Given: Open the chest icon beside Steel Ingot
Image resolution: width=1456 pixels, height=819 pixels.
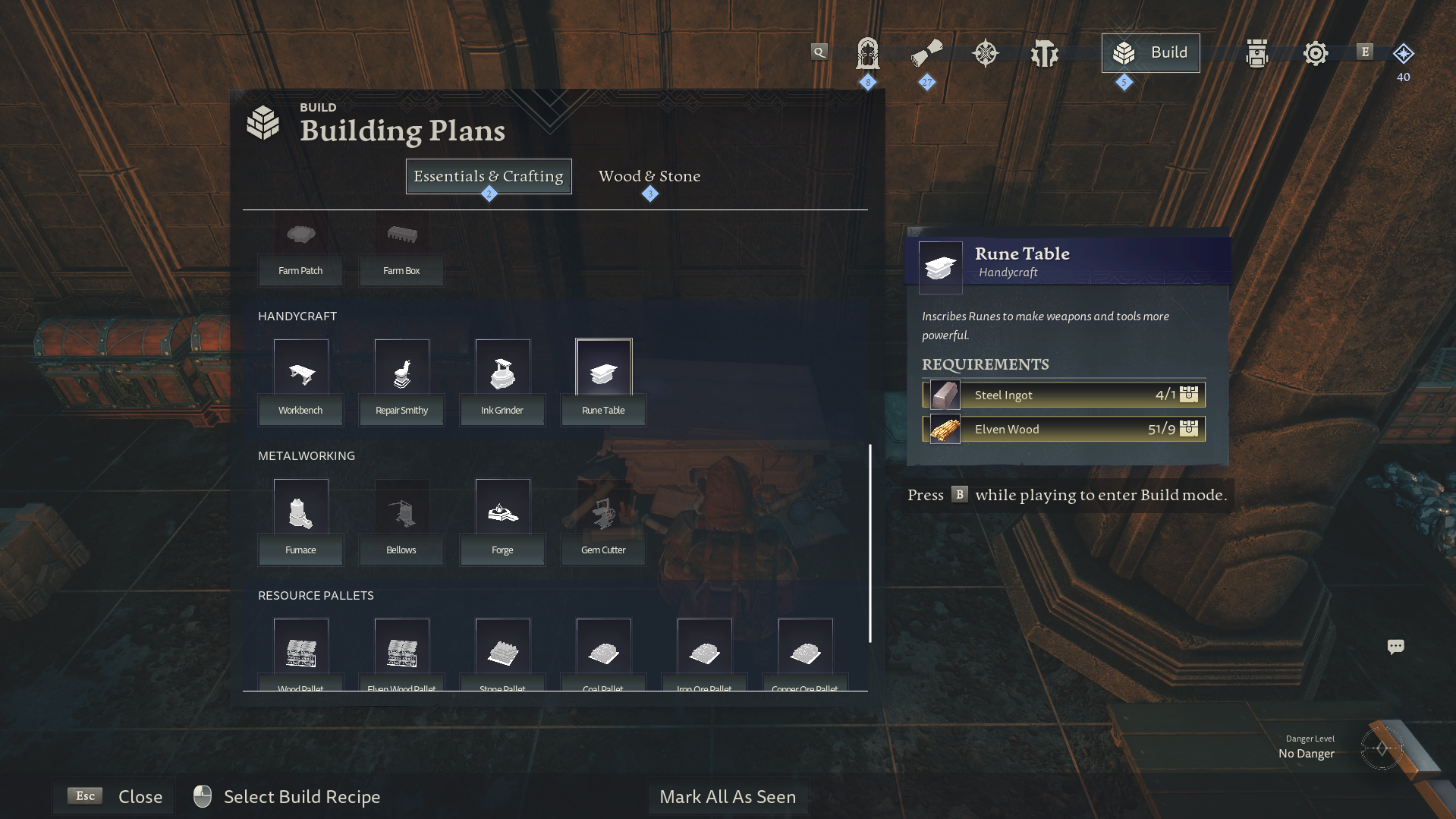Looking at the screenshot, I should click(x=1189, y=395).
